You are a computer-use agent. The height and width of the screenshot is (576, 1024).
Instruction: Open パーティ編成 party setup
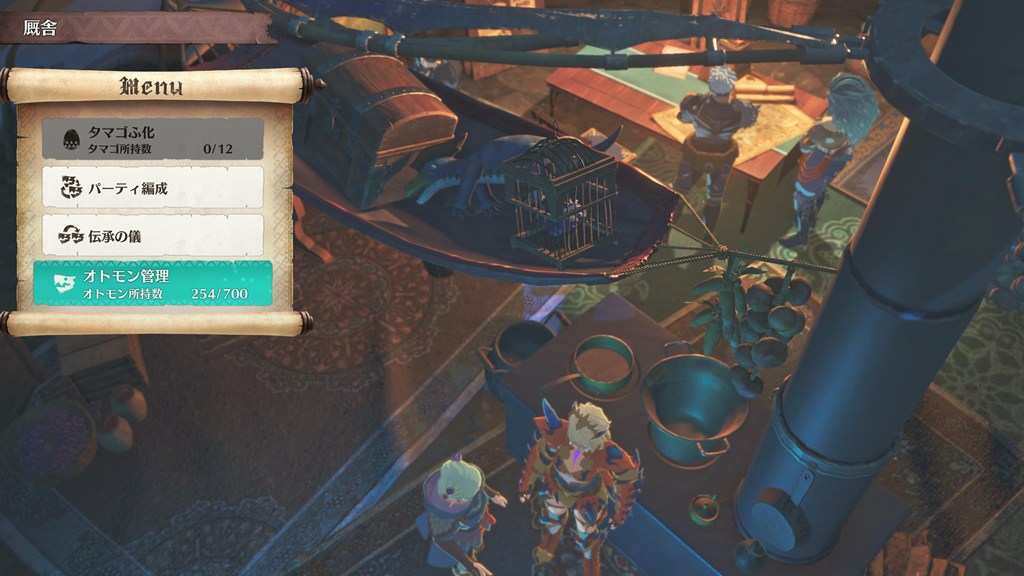coord(152,187)
